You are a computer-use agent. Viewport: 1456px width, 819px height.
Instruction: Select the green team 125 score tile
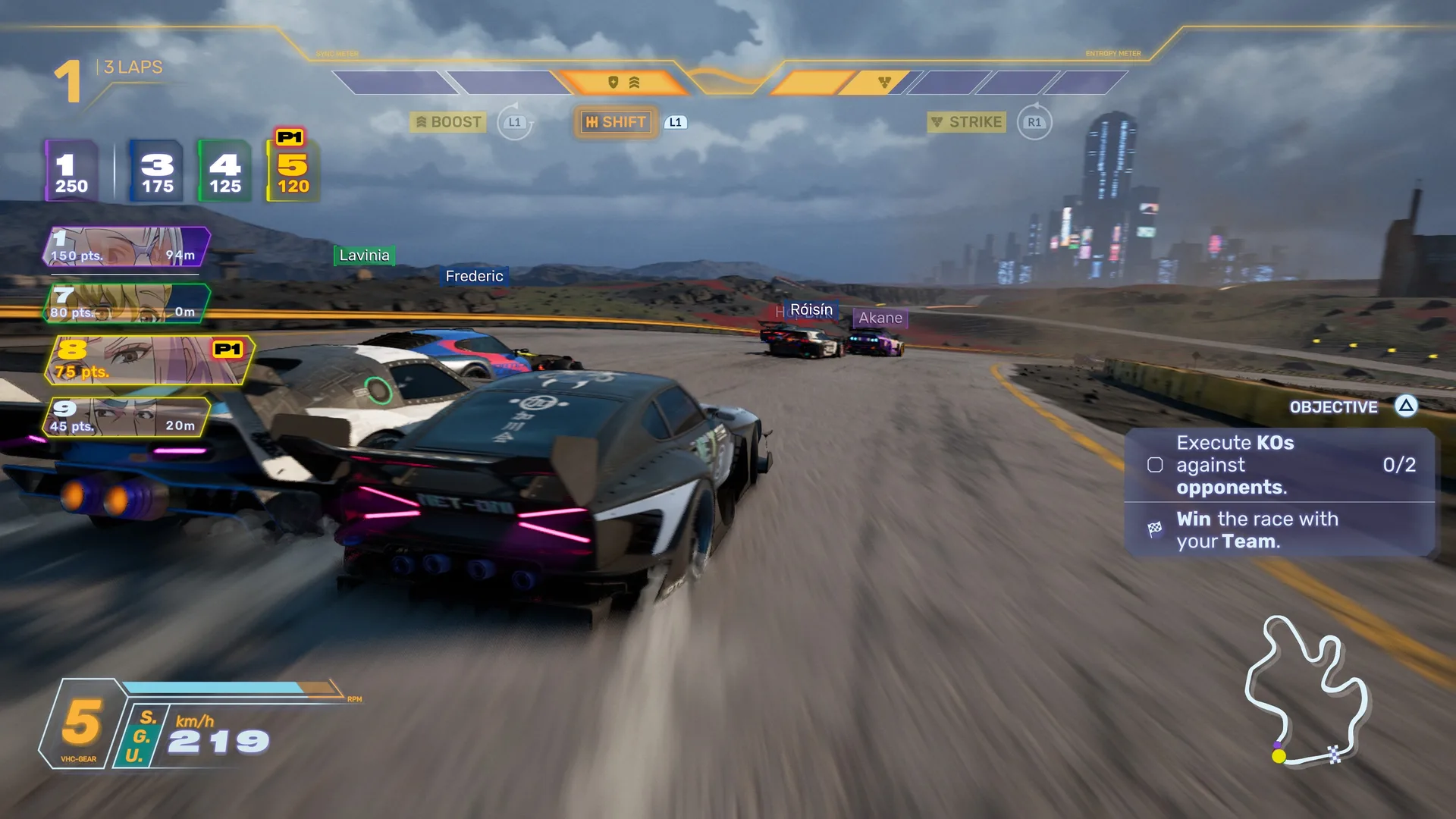tap(224, 172)
